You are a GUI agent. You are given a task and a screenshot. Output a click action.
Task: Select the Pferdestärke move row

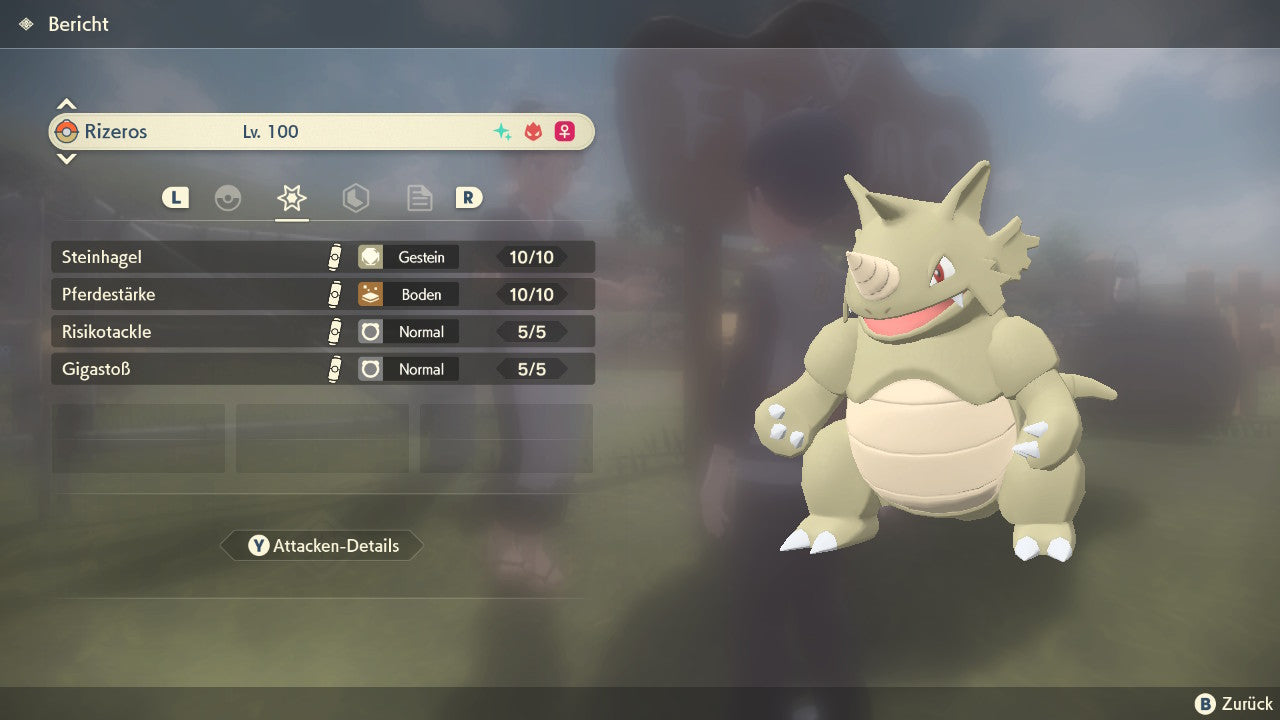coord(322,294)
